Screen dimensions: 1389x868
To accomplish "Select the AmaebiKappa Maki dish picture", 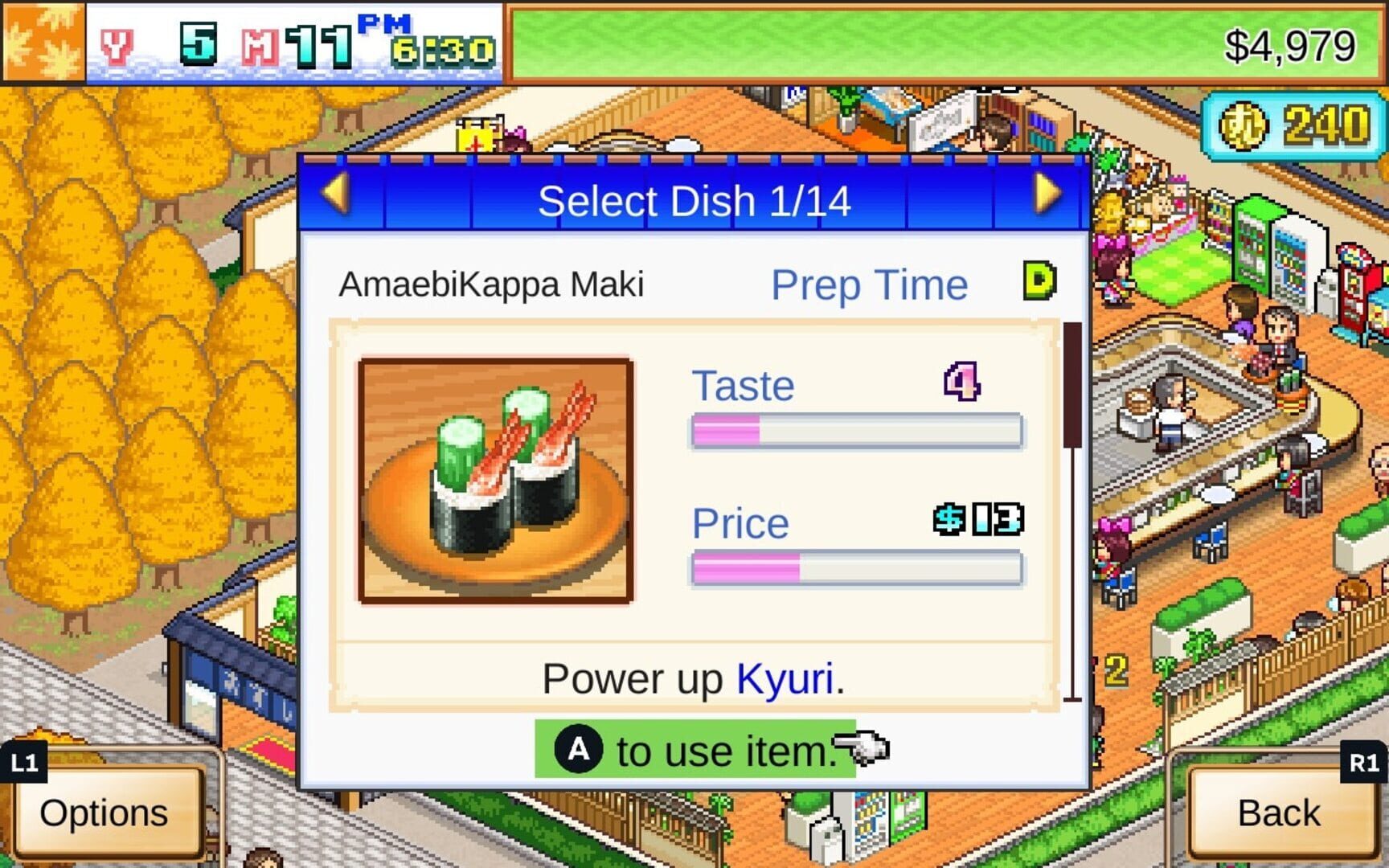I will (496, 481).
